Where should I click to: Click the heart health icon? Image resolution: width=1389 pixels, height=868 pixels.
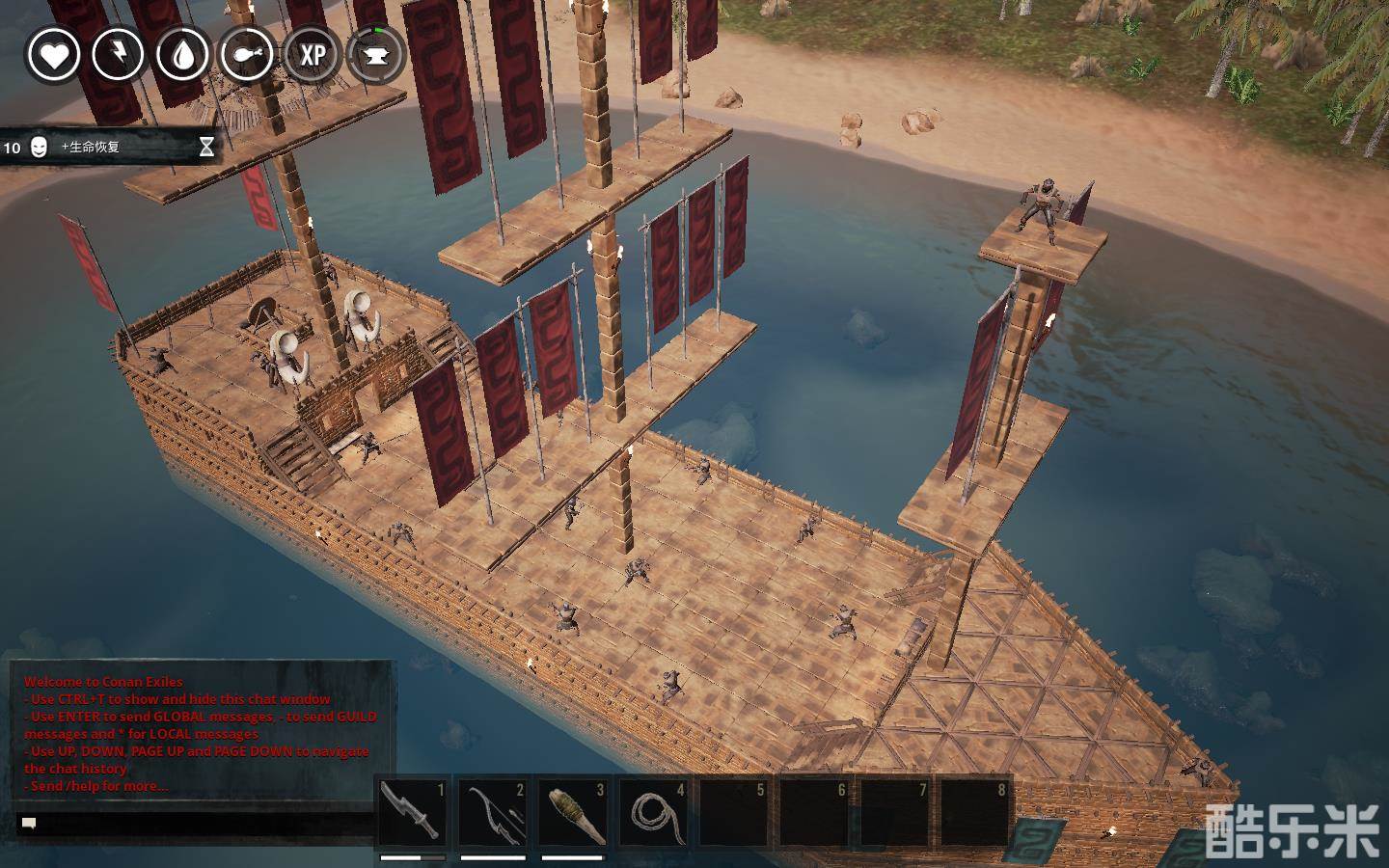[53, 55]
